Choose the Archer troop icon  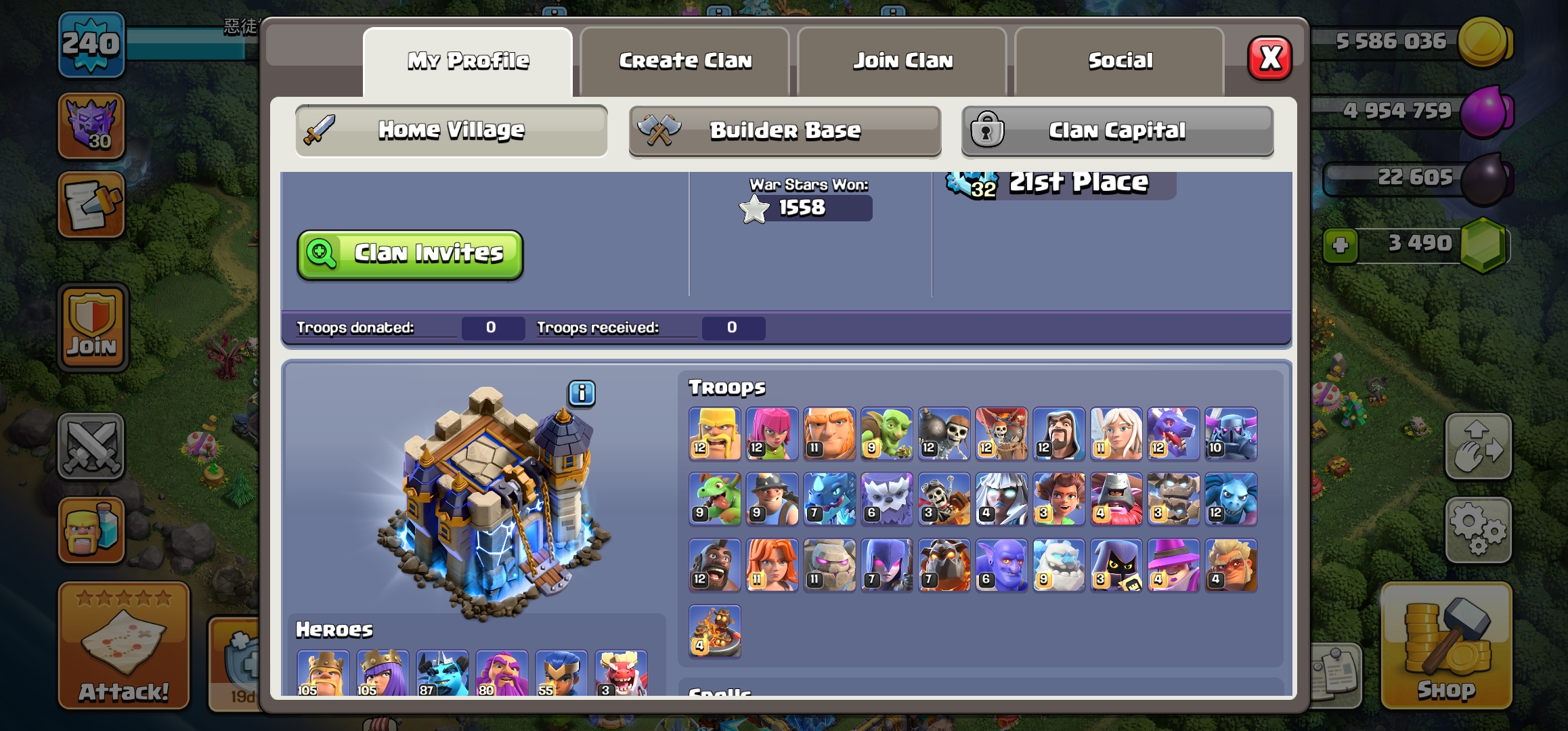point(772,434)
